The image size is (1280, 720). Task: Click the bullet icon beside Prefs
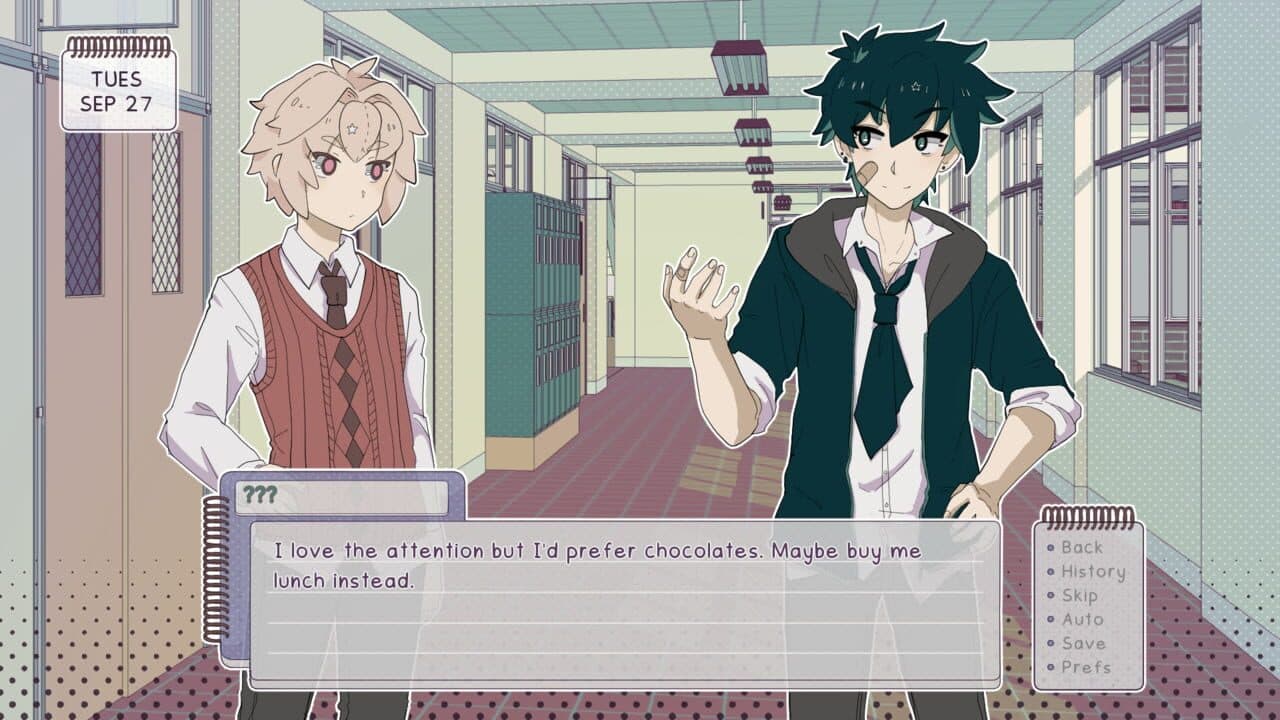coord(1051,667)
